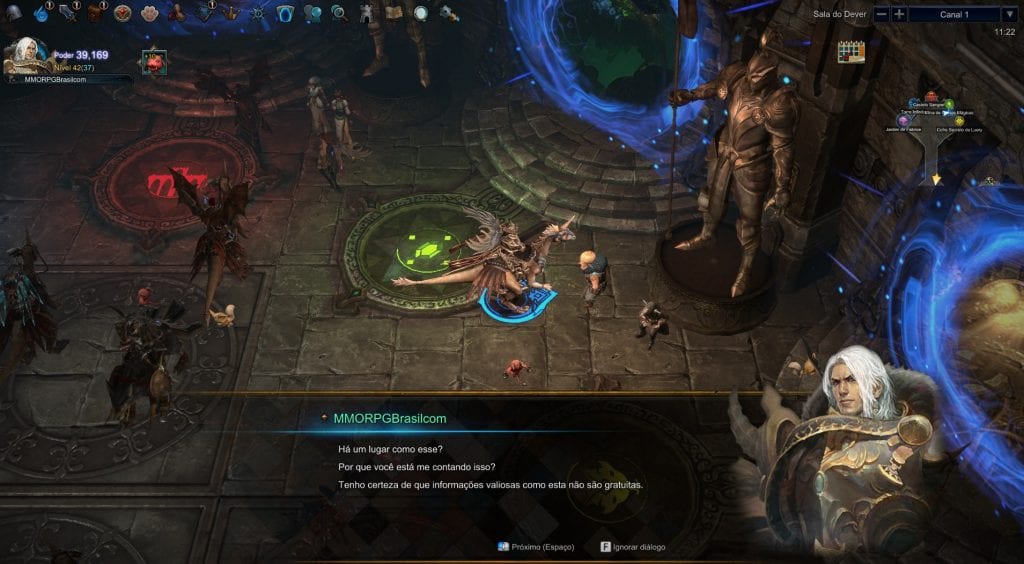The width and height of the screenshot is (1024, 564).
Task: Zoom out minimap with minus button
Action: pyautogui.click(x=881, y=14)
